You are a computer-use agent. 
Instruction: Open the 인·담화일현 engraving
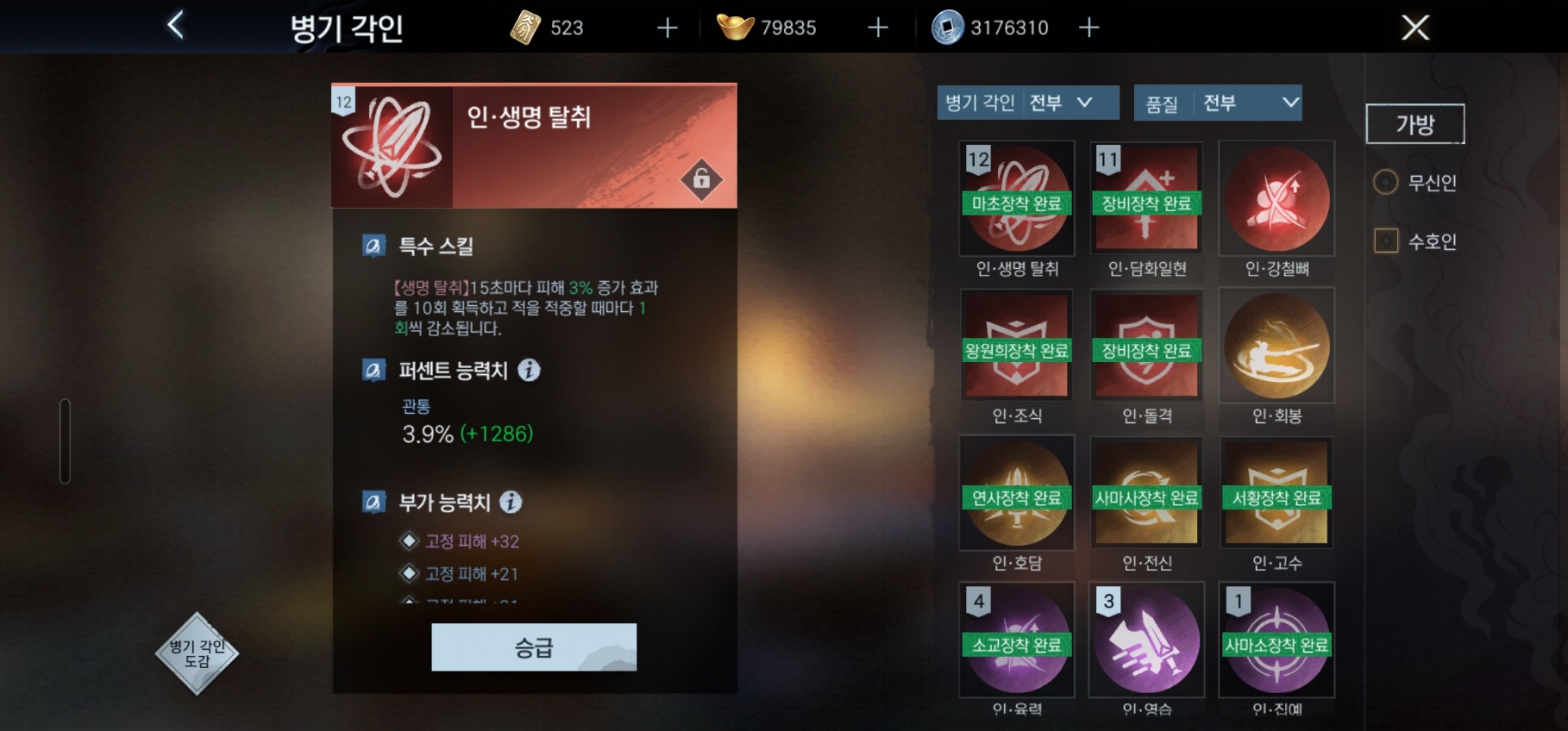point(1147,198)
